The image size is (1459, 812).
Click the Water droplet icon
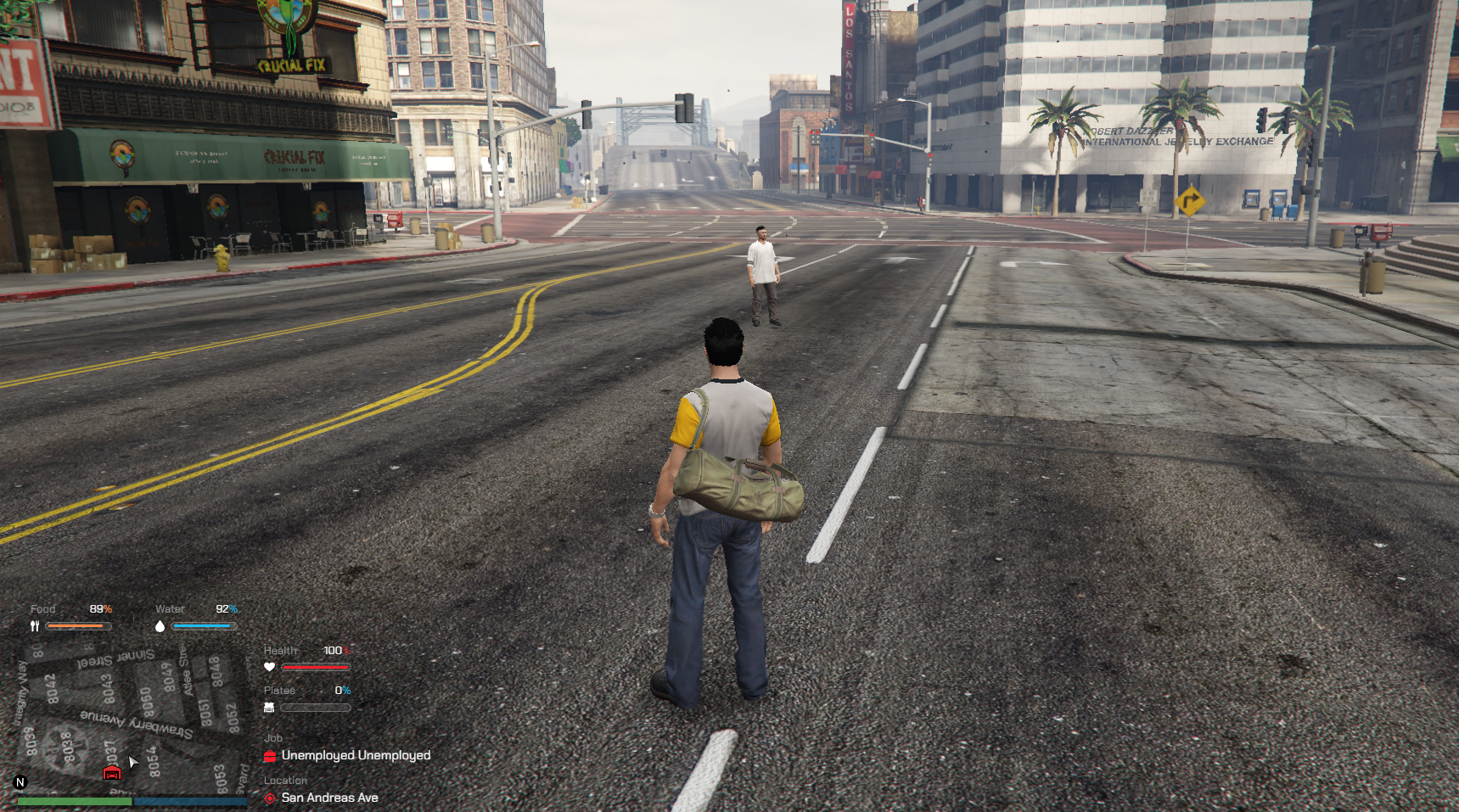(x=160, y=626)
